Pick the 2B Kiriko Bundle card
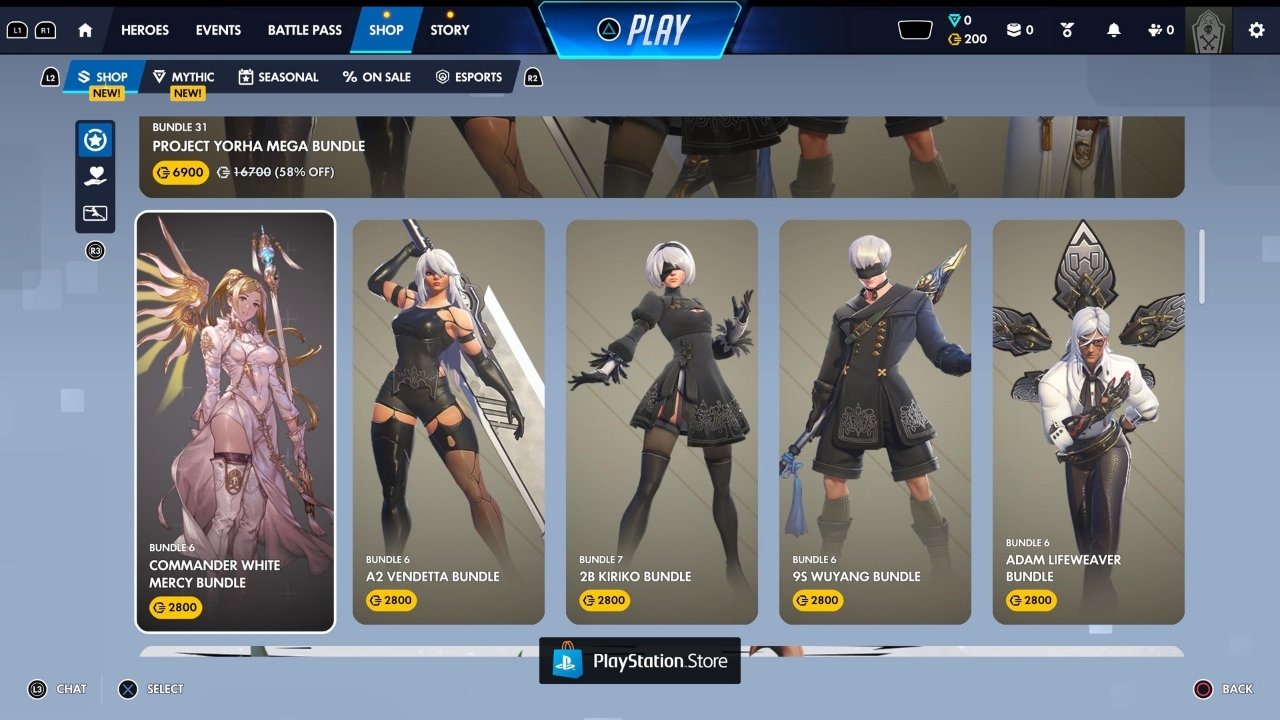1280x720 pixels. pyautogui.click(x=662, y=422)
